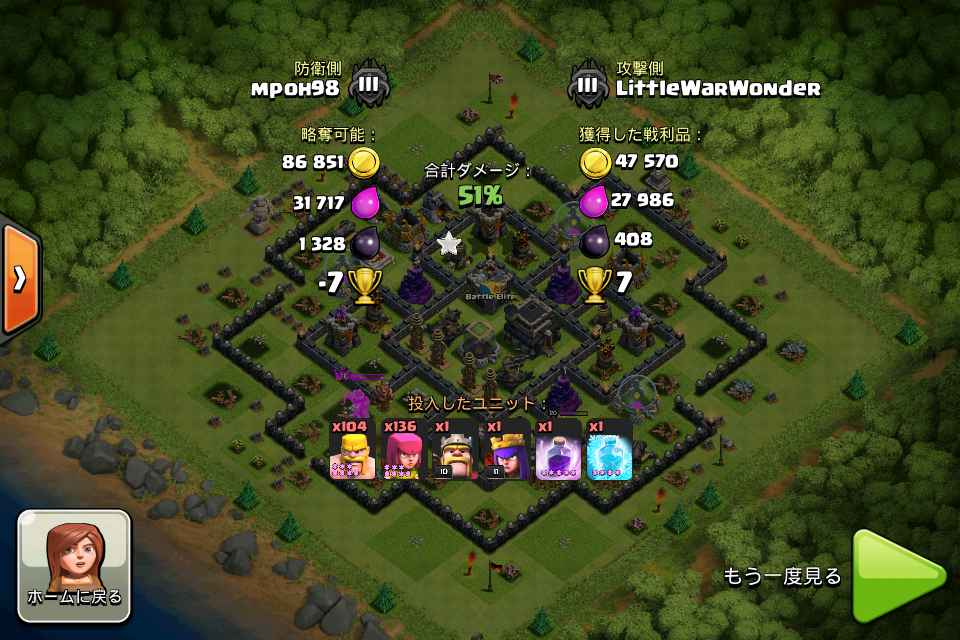Choose the Barbarian King unit card
Image resolution: width=960 pixels, height=640 pixels.
coord(455,449)
